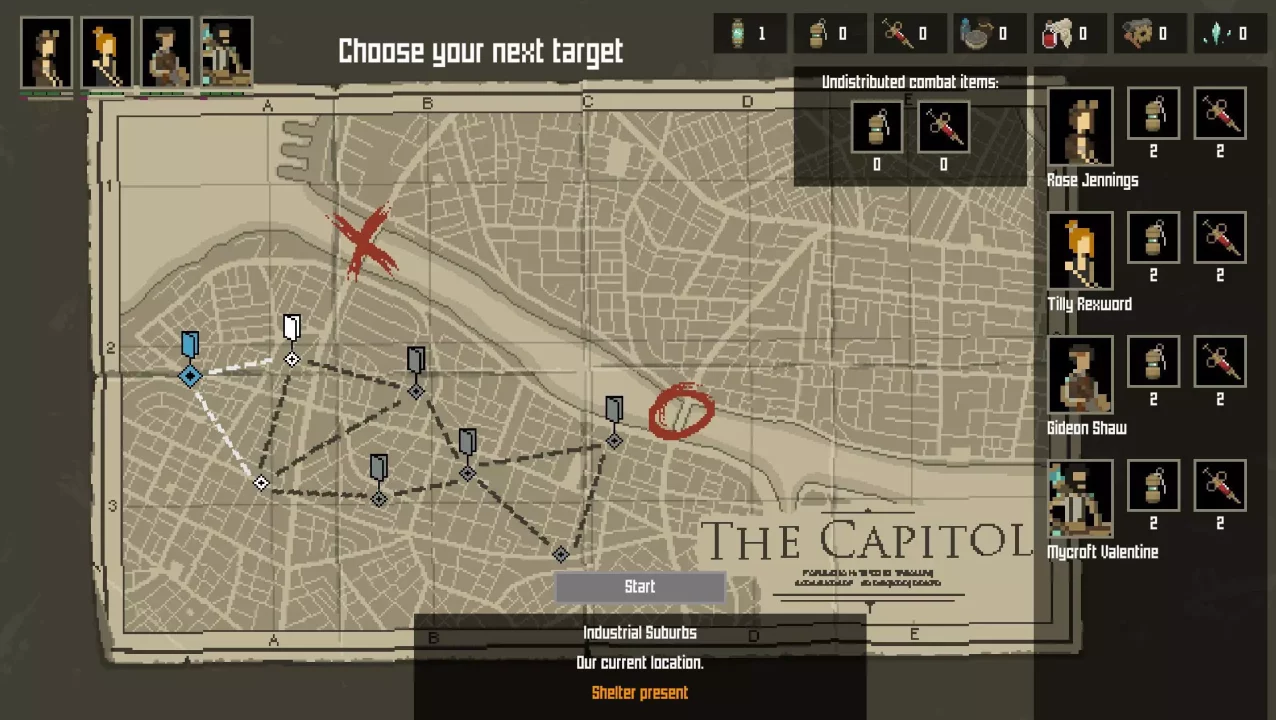1276x720 pixels.
Task: Choose the white flag map node
Action: point(291,340)
